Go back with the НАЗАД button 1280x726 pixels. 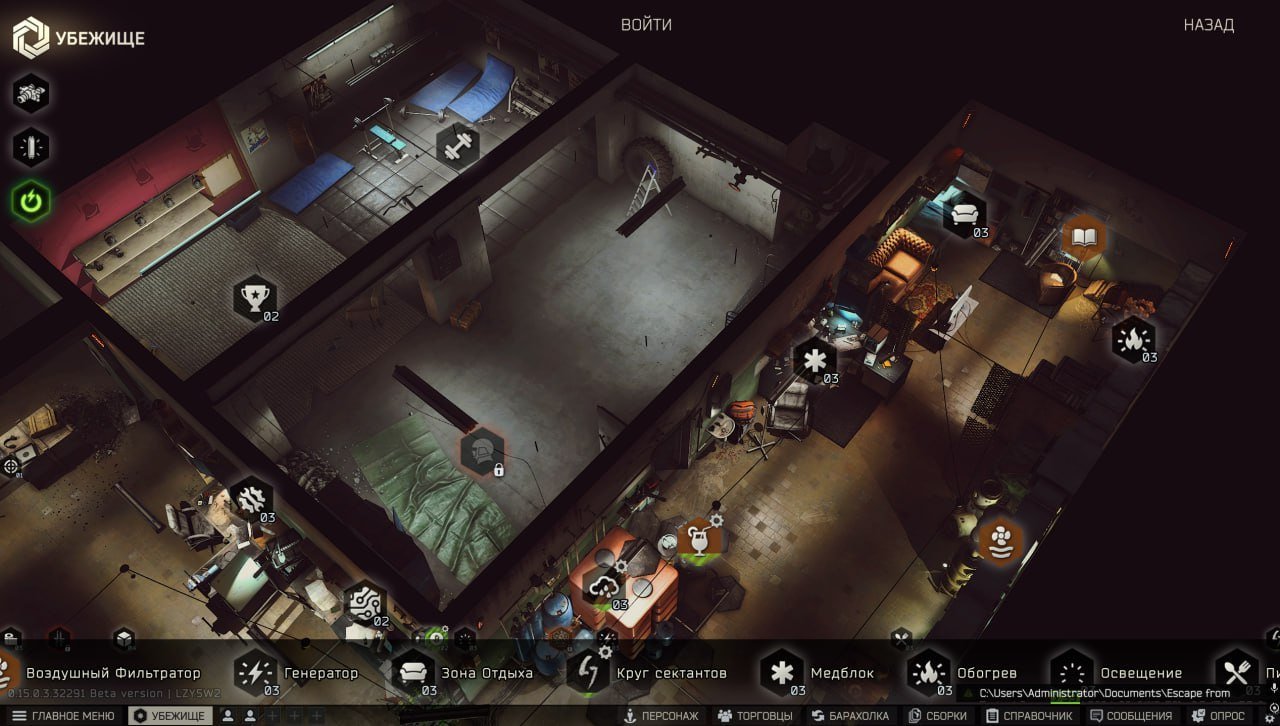(x=1208, y=25)
